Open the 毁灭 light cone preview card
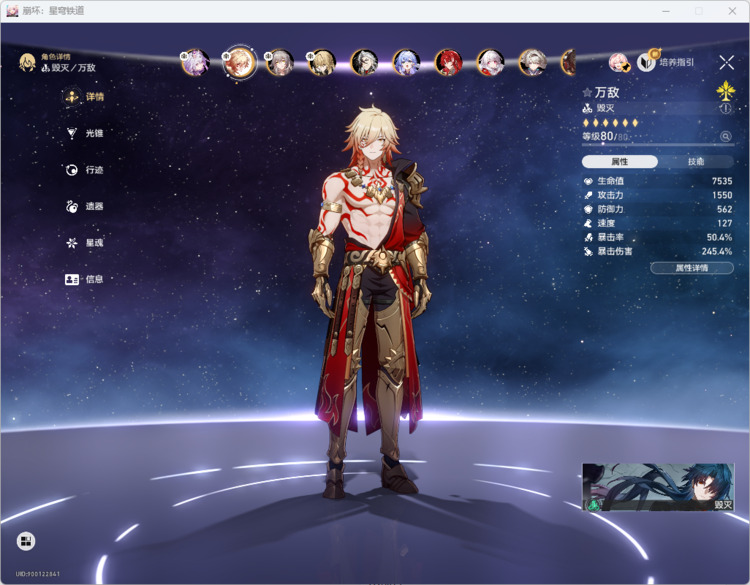Viewport: 750px width, 585px height. tap(658, 487)
